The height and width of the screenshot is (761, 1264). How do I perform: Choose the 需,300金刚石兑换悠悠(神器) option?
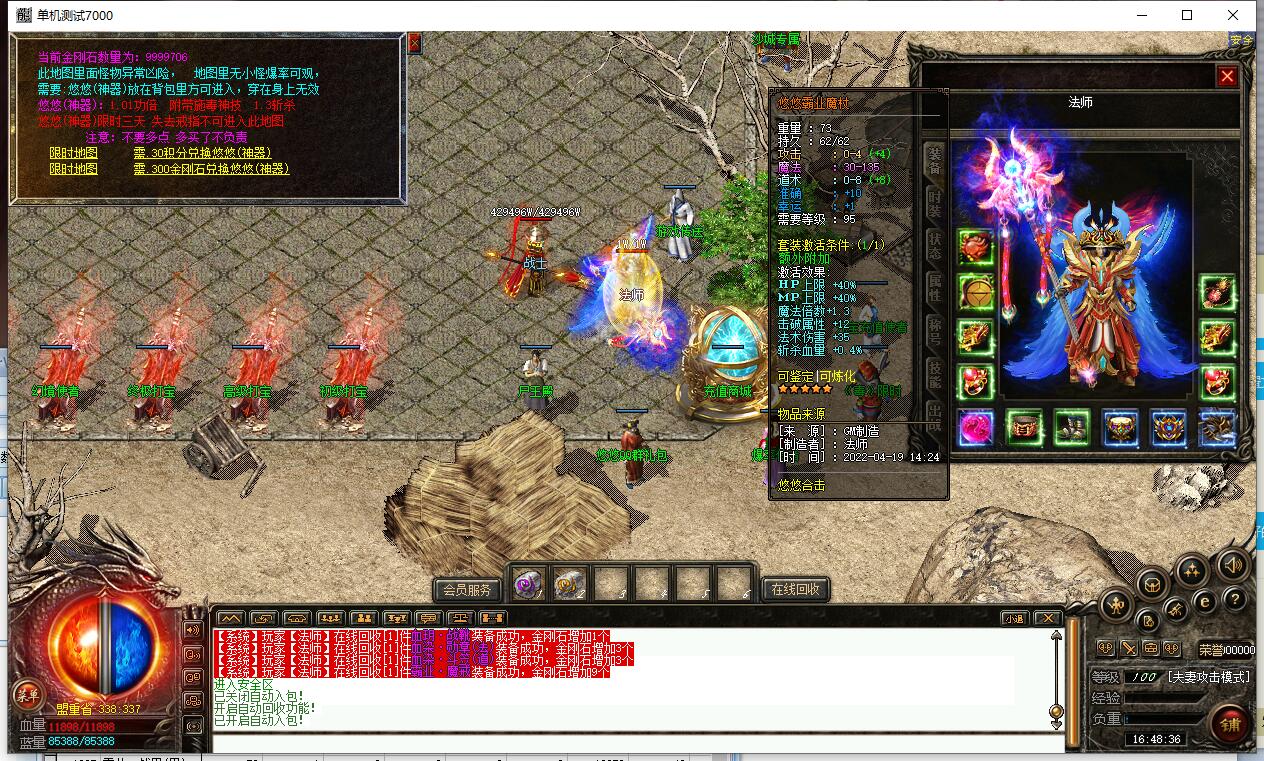point(210,169)
